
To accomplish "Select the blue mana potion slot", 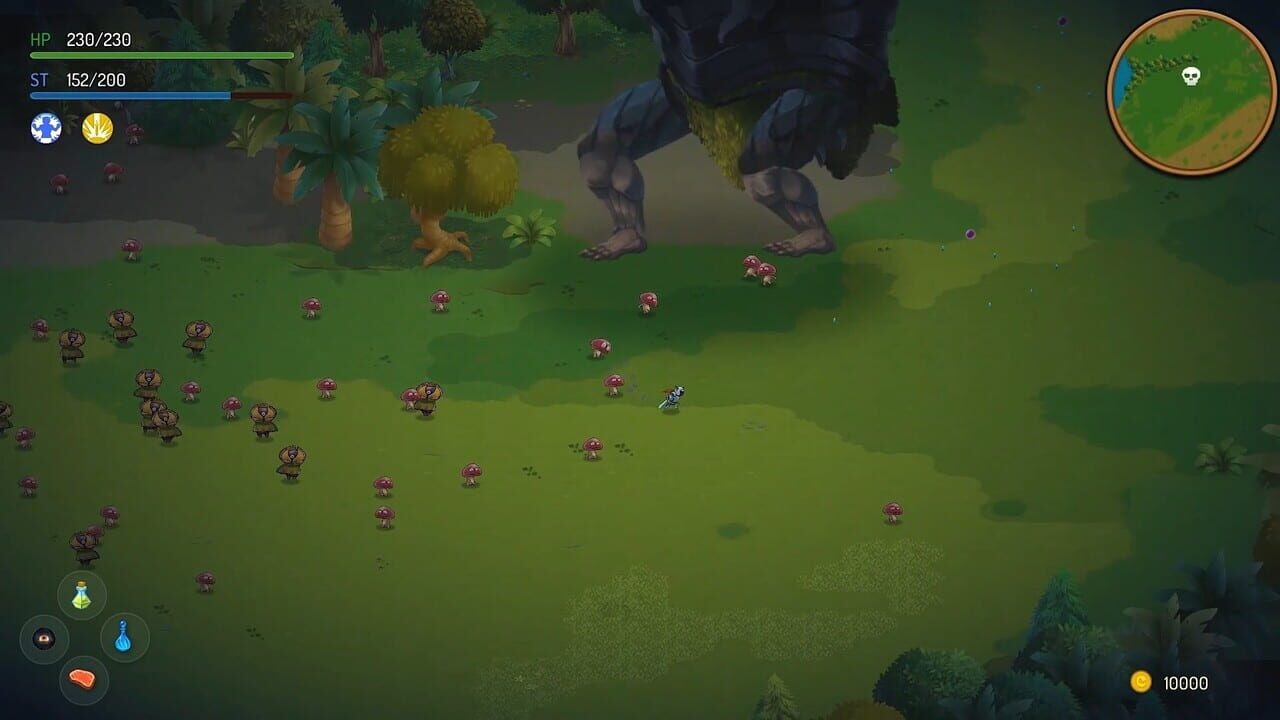I will (123, 639).
